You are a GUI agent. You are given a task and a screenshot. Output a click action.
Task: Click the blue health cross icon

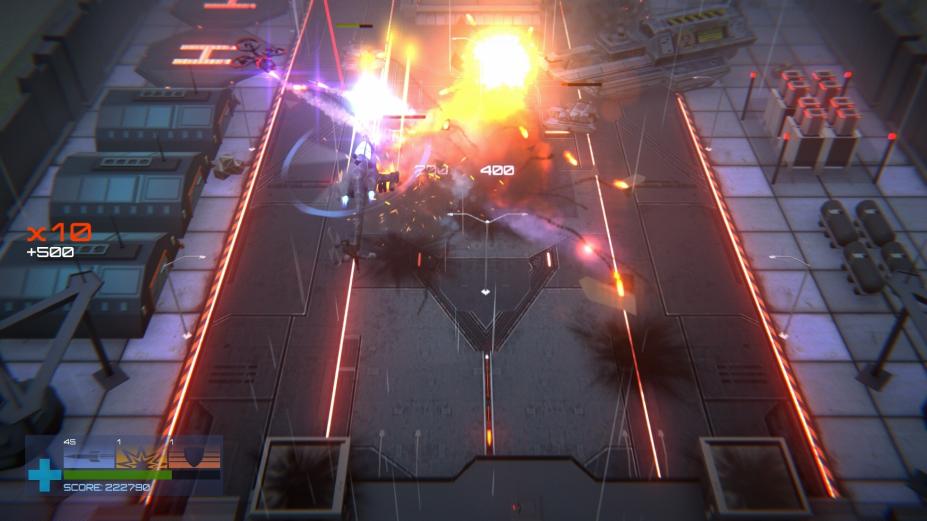[43, 474]
